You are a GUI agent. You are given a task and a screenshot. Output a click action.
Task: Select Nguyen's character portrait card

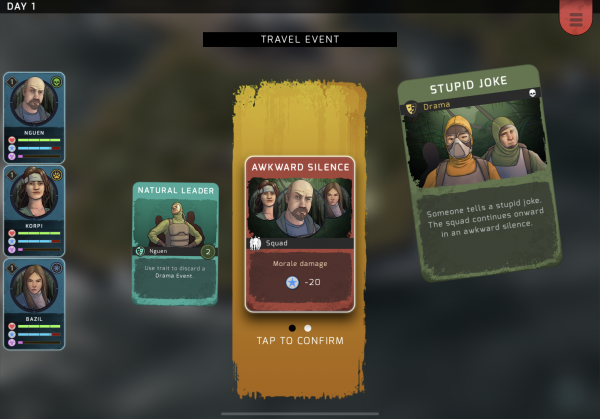coord(35,117)
